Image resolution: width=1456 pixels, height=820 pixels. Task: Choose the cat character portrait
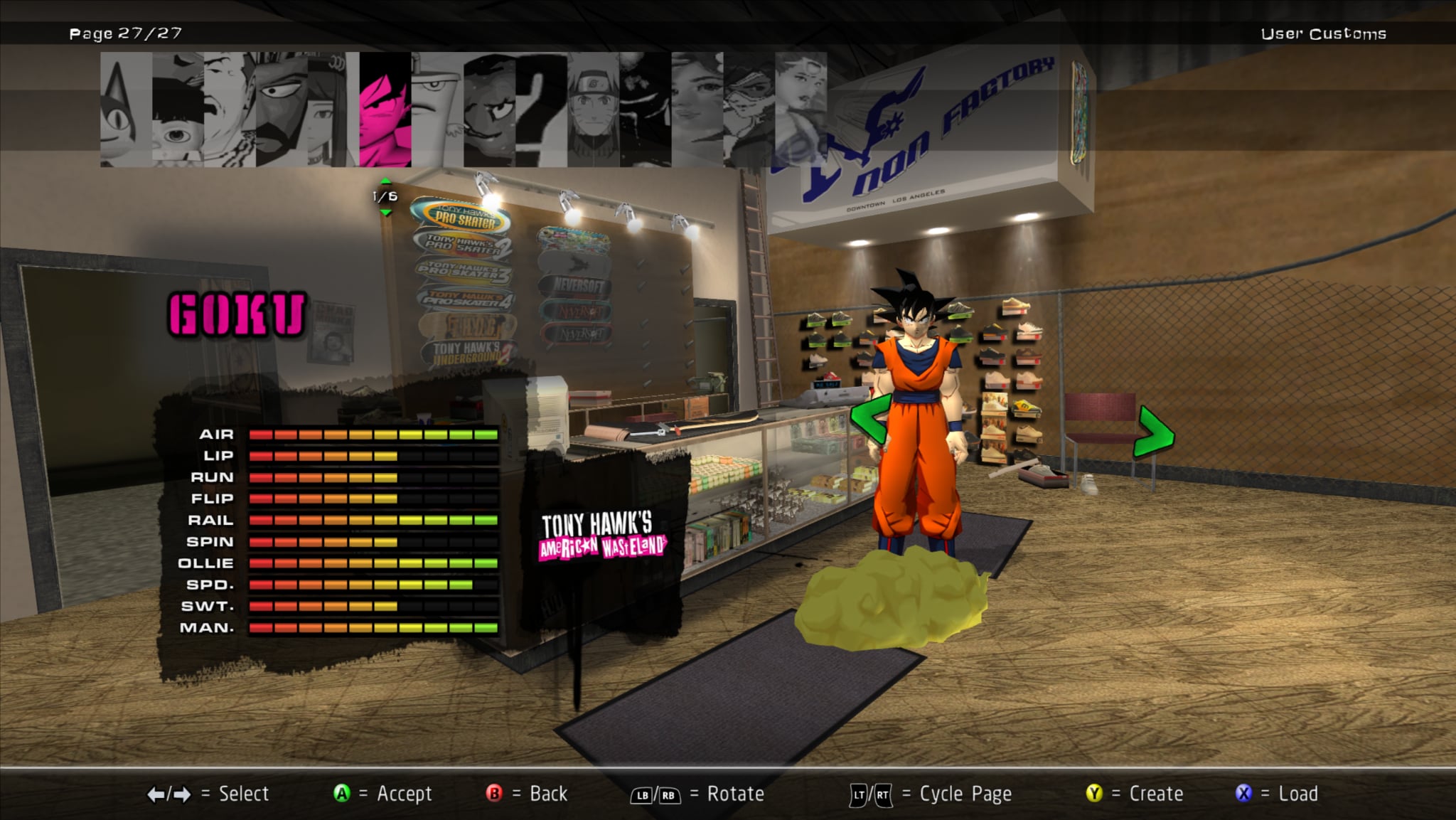pos(126,110)
